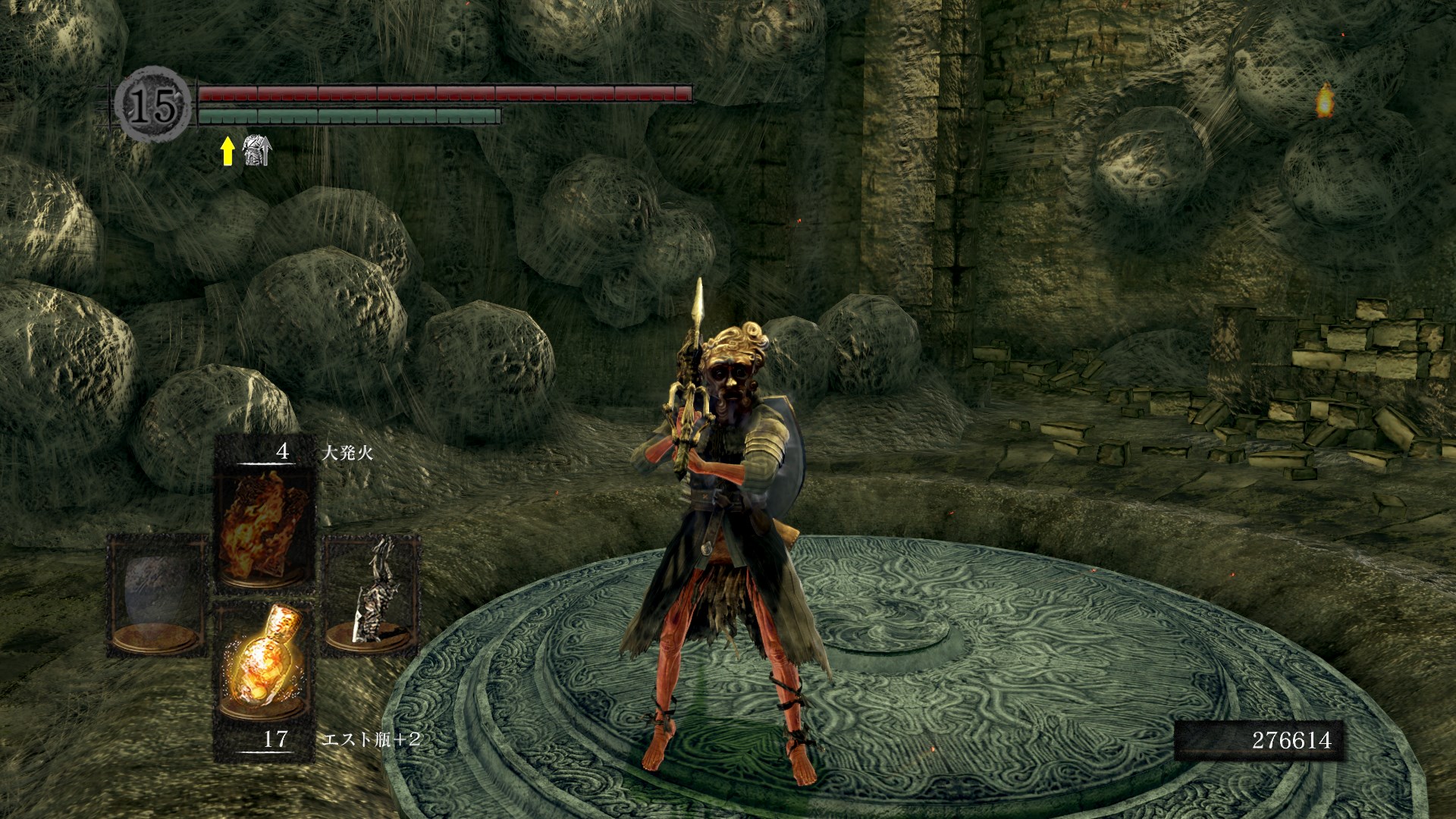1456x819 pixels.
Task: Choose the right-hand weapon slot
Action: tap(372, 595)
